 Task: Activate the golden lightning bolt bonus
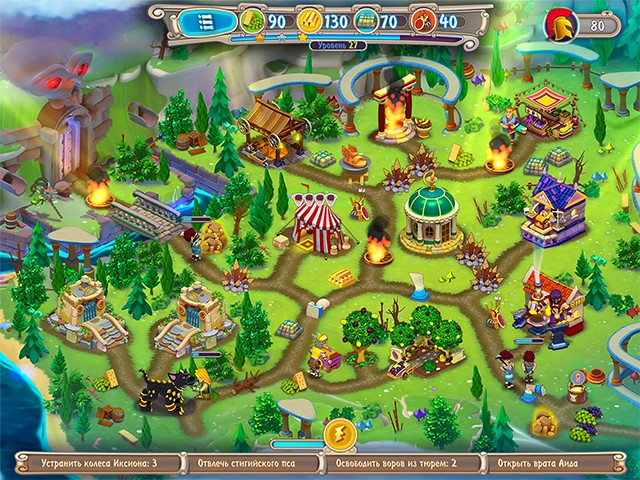339,435
